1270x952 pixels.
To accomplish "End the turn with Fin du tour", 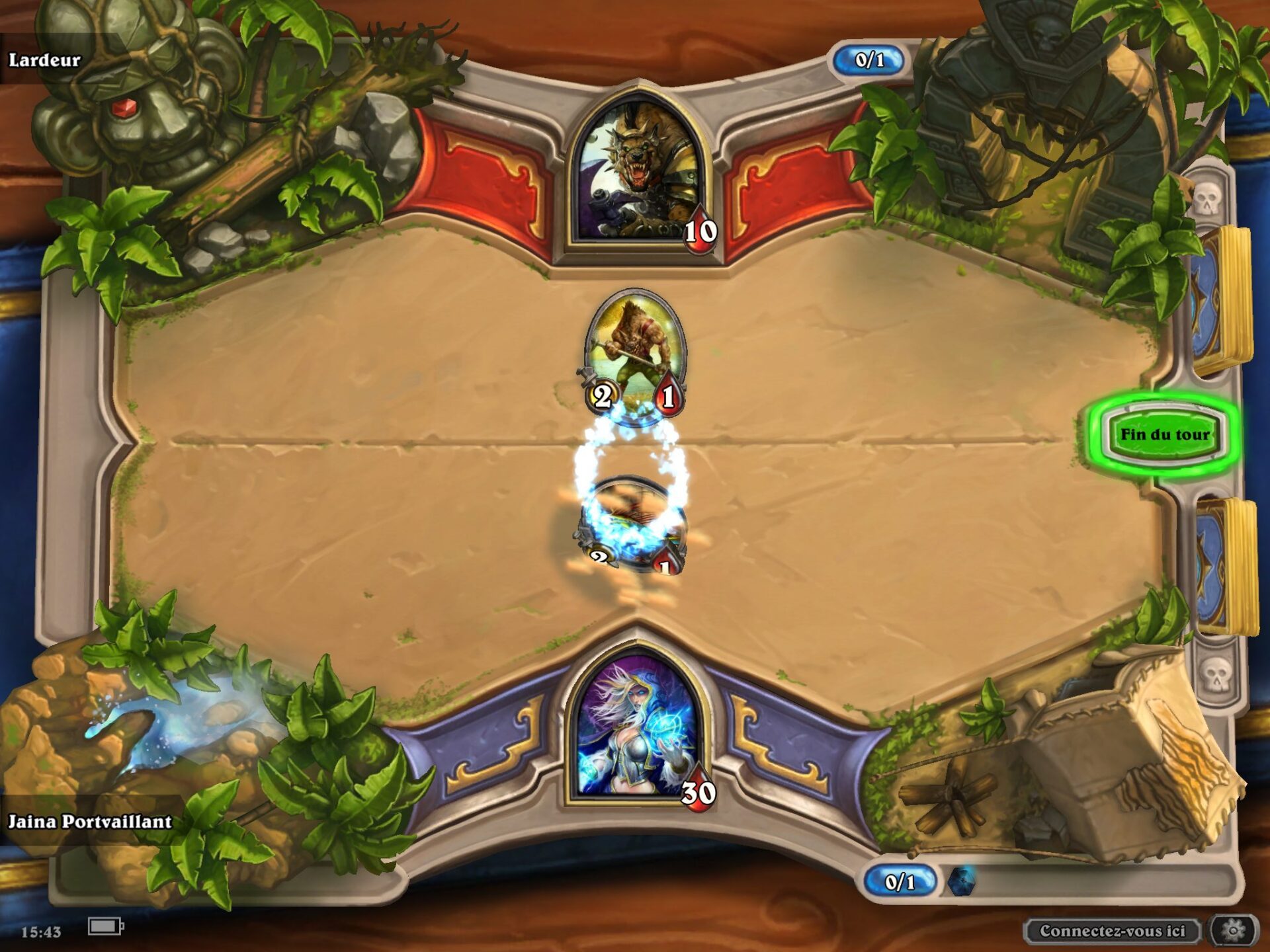I will [x=1164, y=434].
